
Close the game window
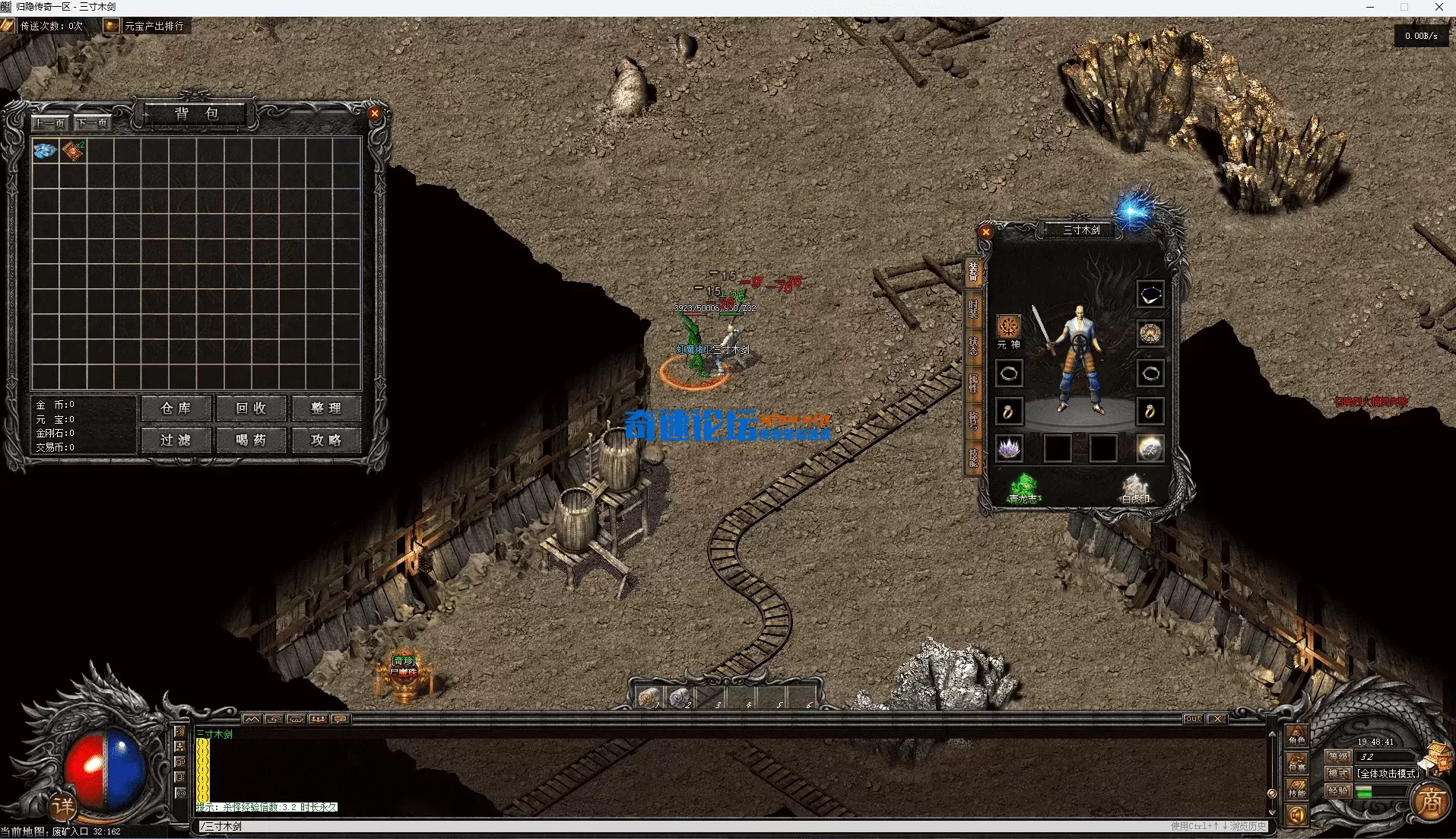coord(1439,8)
